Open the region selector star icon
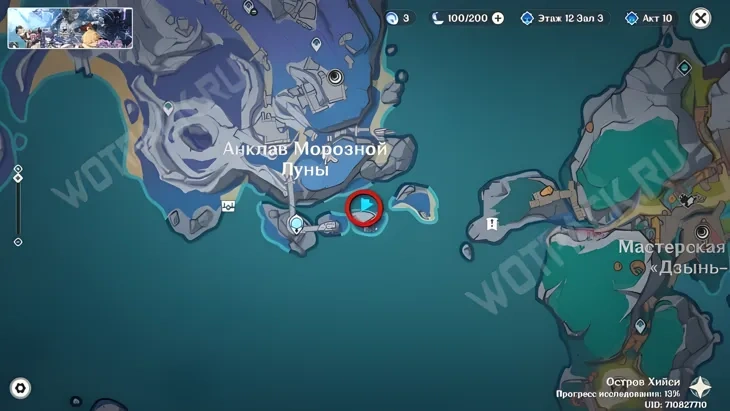This screenshot has height=411, width=730. tap(700, 388)
